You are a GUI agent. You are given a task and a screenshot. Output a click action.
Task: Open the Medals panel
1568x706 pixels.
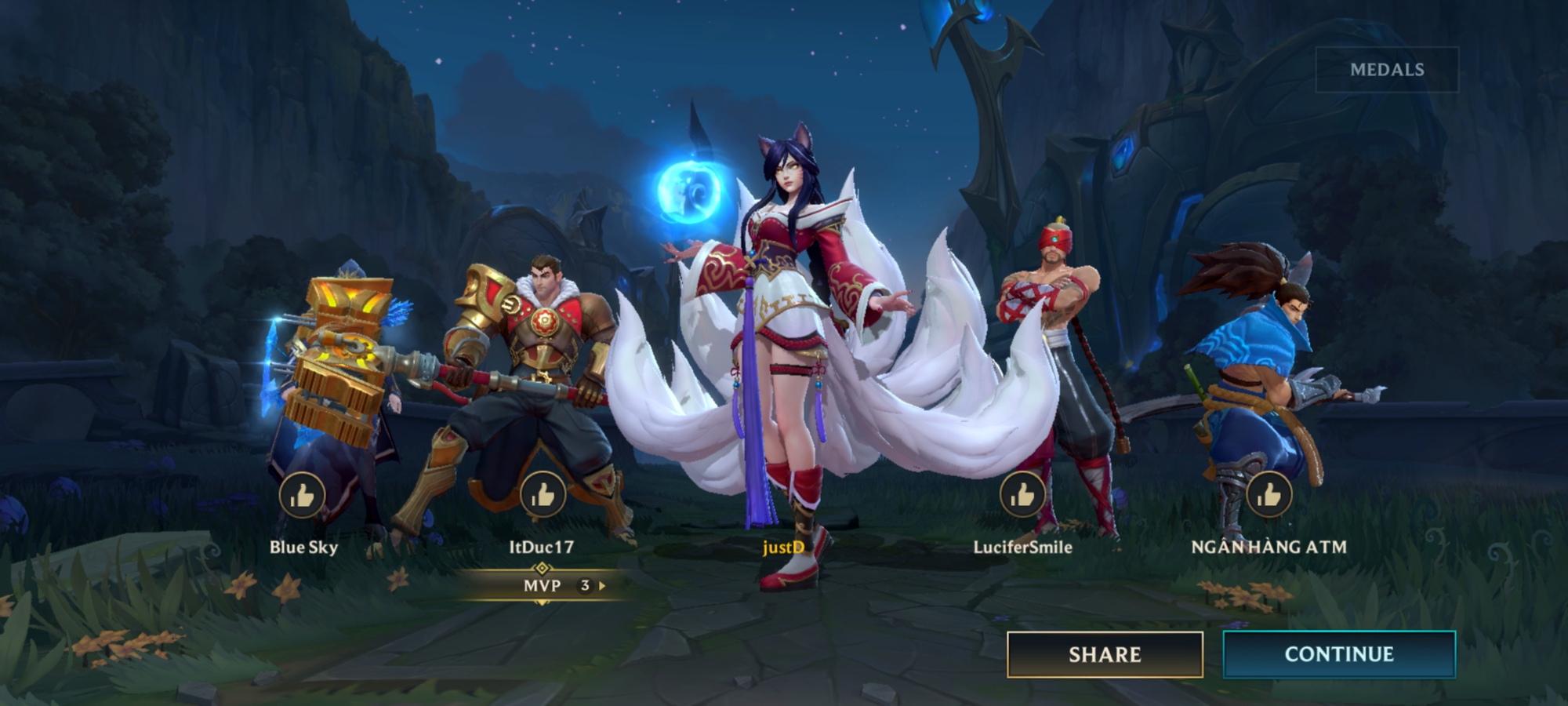pos(1386,70)
